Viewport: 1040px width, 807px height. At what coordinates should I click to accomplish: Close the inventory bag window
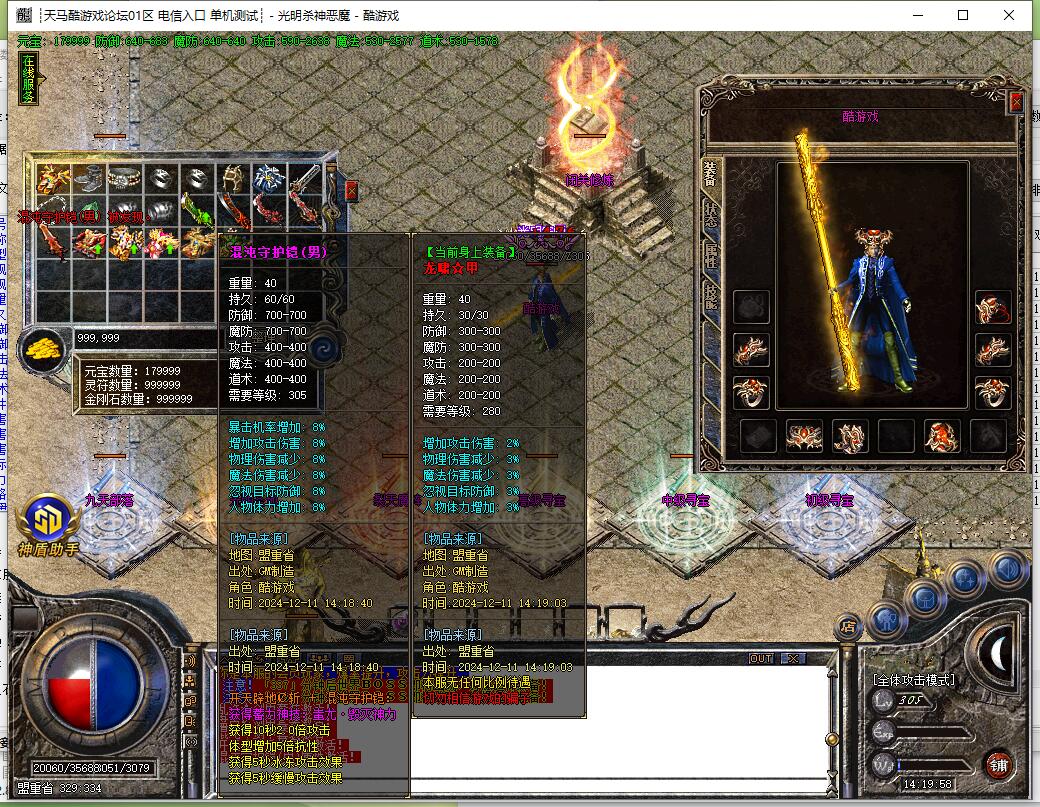[351, 190]
